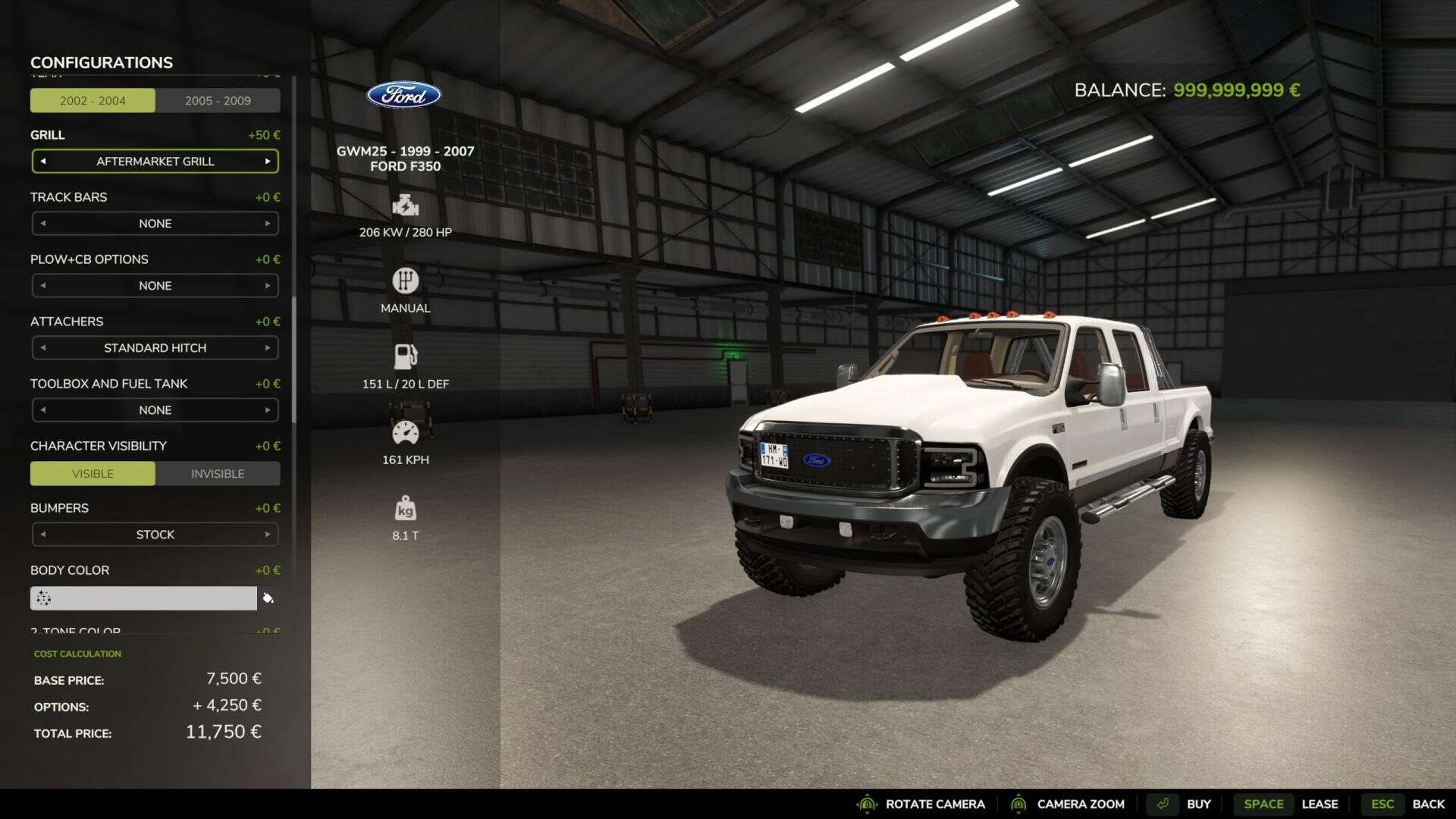The width and height of the screenshot is (1456, 819).
Task: Pick next Toolbox and Fuel Tank option
Action: pyautogui.click(x=268, y=410)
